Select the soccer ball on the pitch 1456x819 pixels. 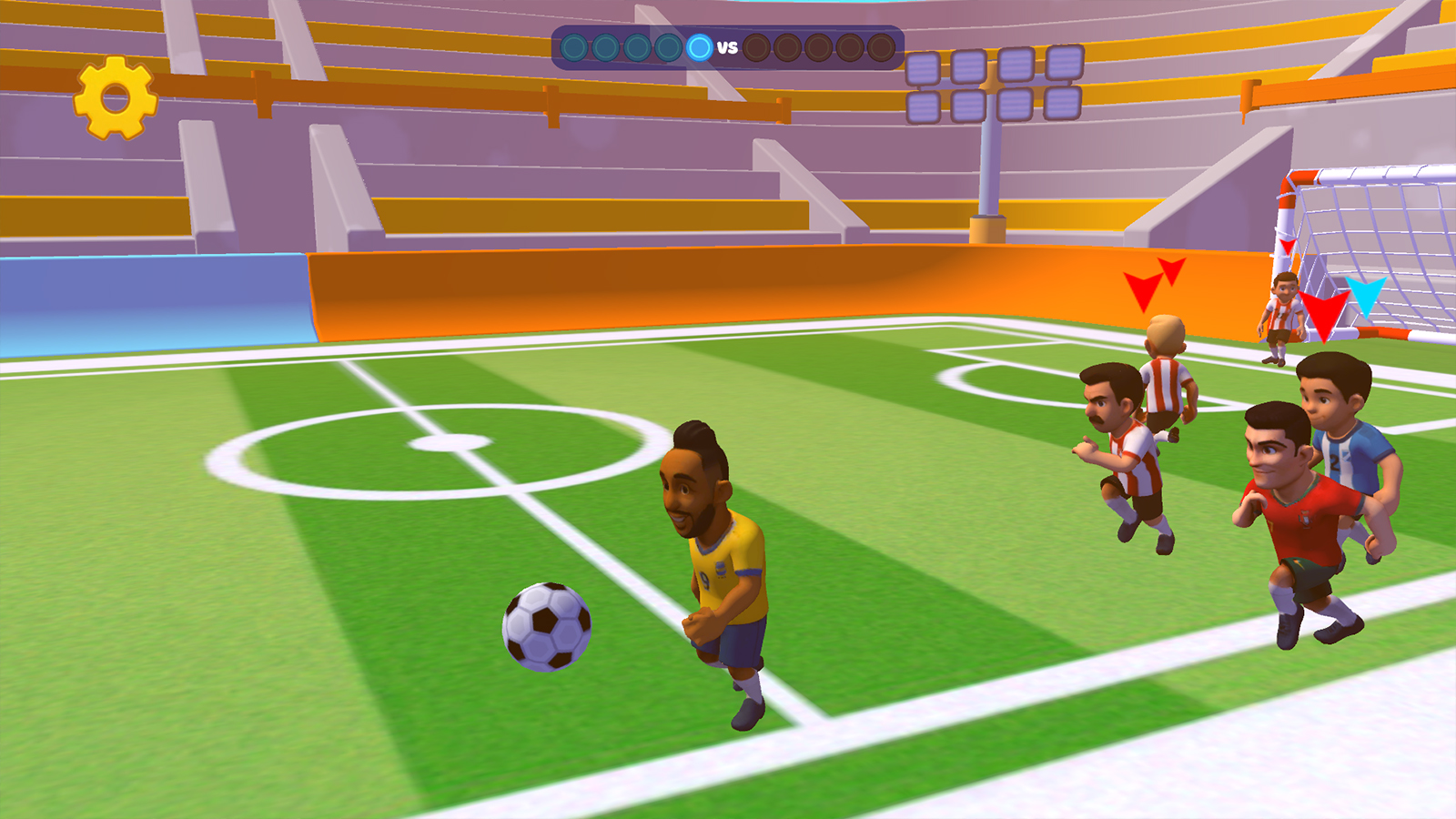pos(547,630)
